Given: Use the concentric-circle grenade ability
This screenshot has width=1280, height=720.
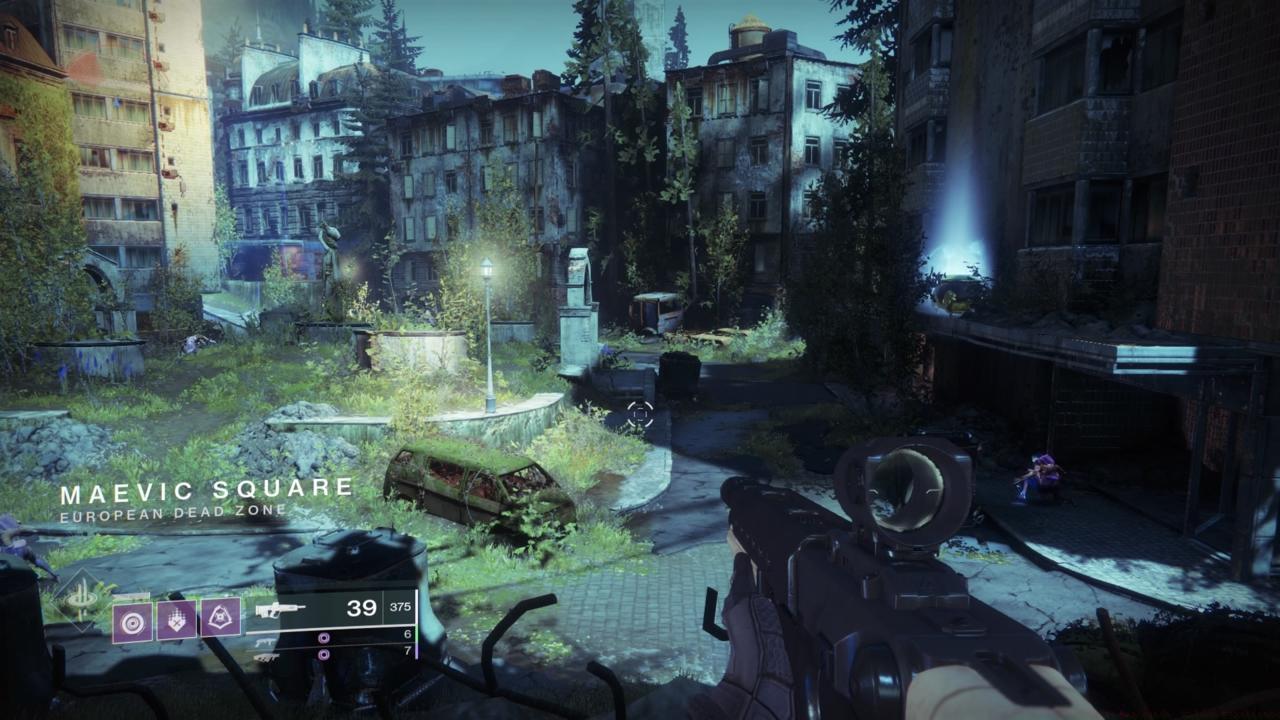Looking at the screenshot, I should coord(132,620).
